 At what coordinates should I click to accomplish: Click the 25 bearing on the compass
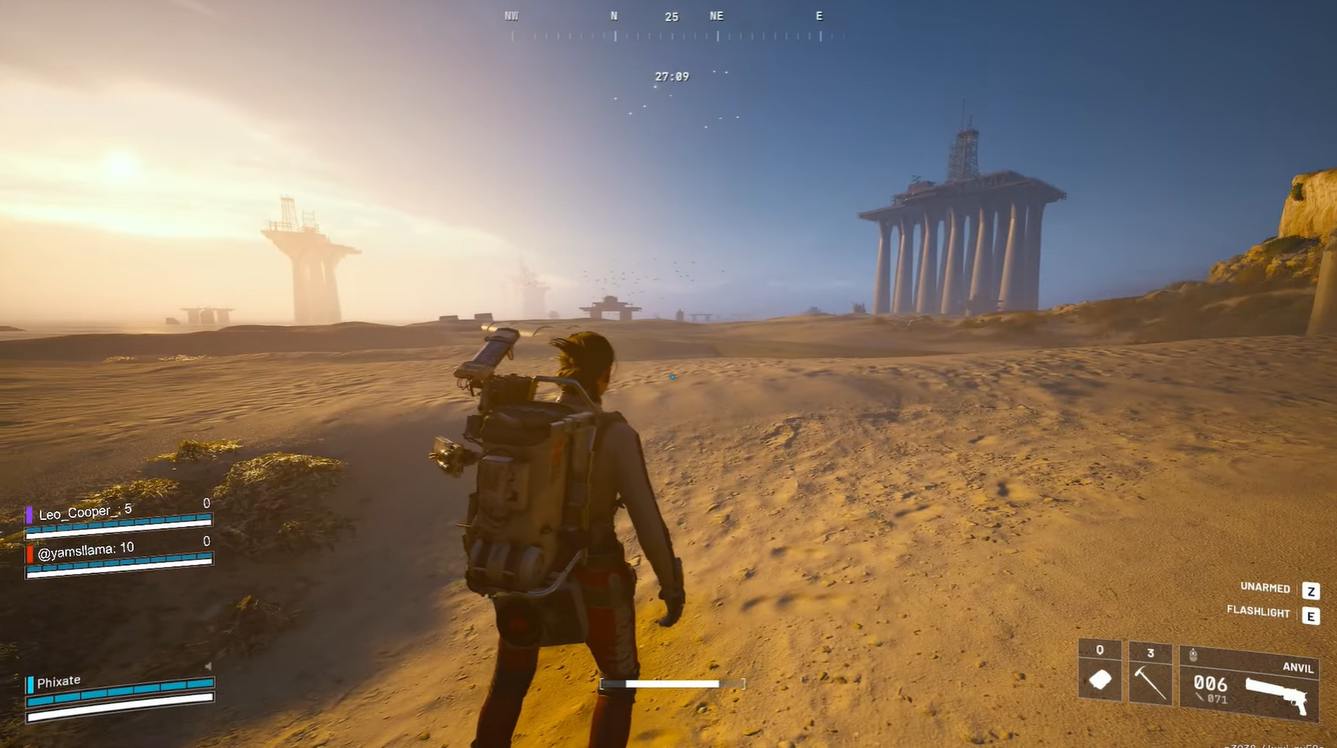[x=670, y=17]
